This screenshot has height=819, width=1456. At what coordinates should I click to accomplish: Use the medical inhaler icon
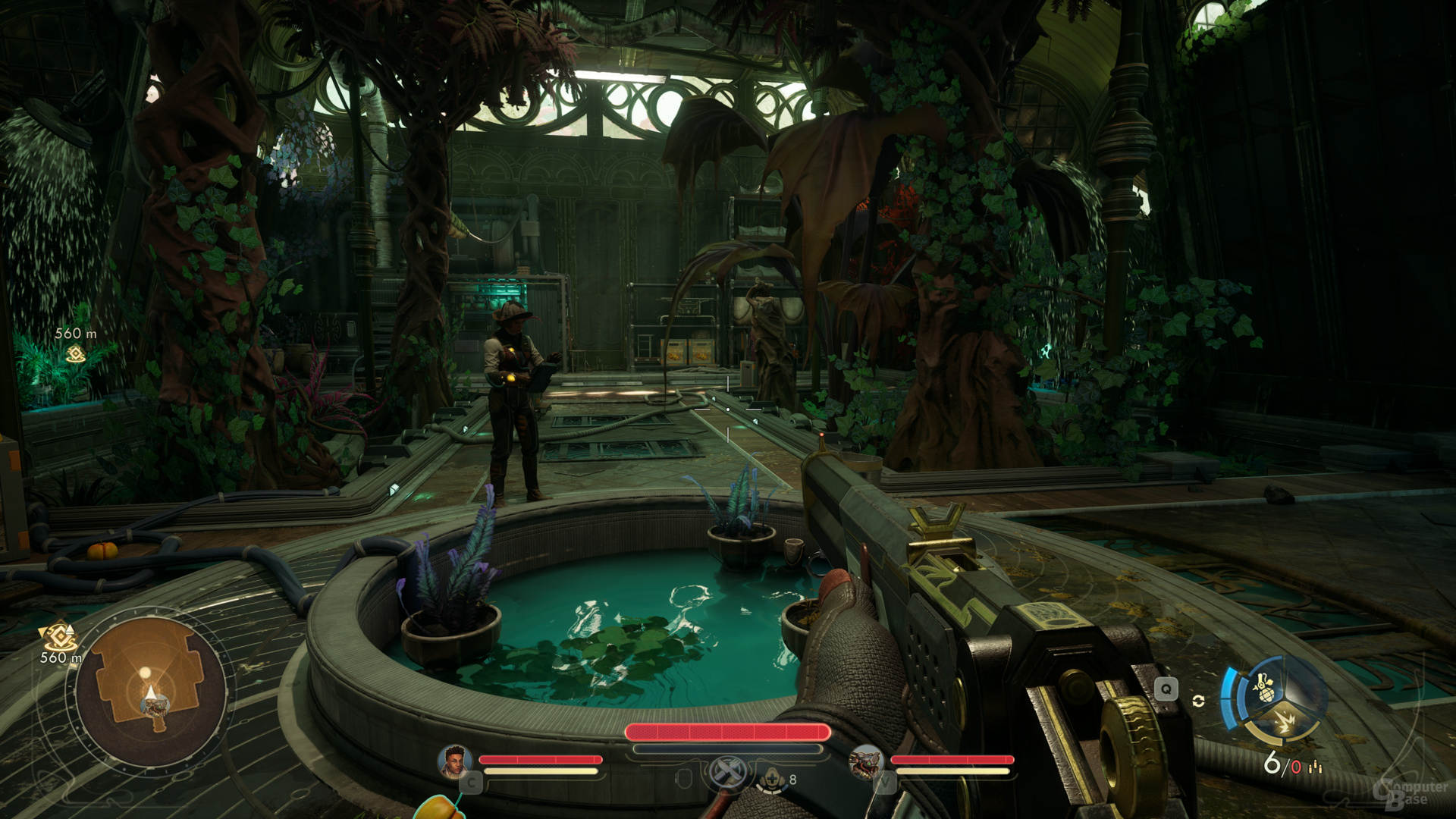[771, 779]
